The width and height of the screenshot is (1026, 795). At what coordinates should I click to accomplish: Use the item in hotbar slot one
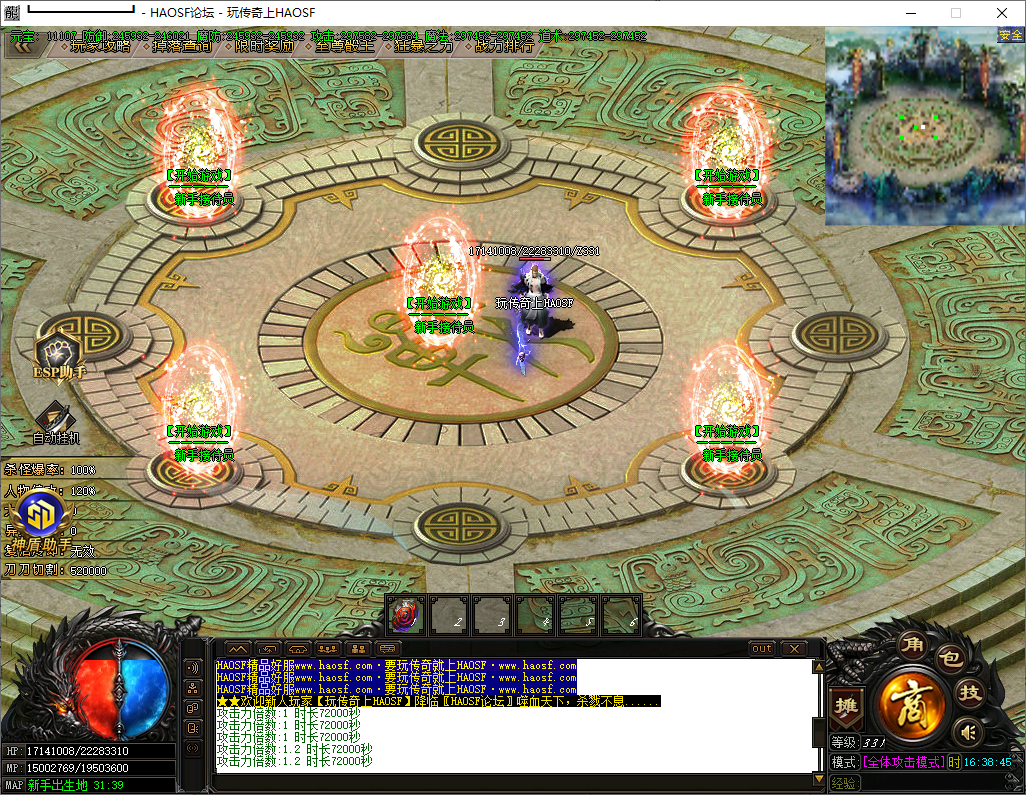click(406, 614)
